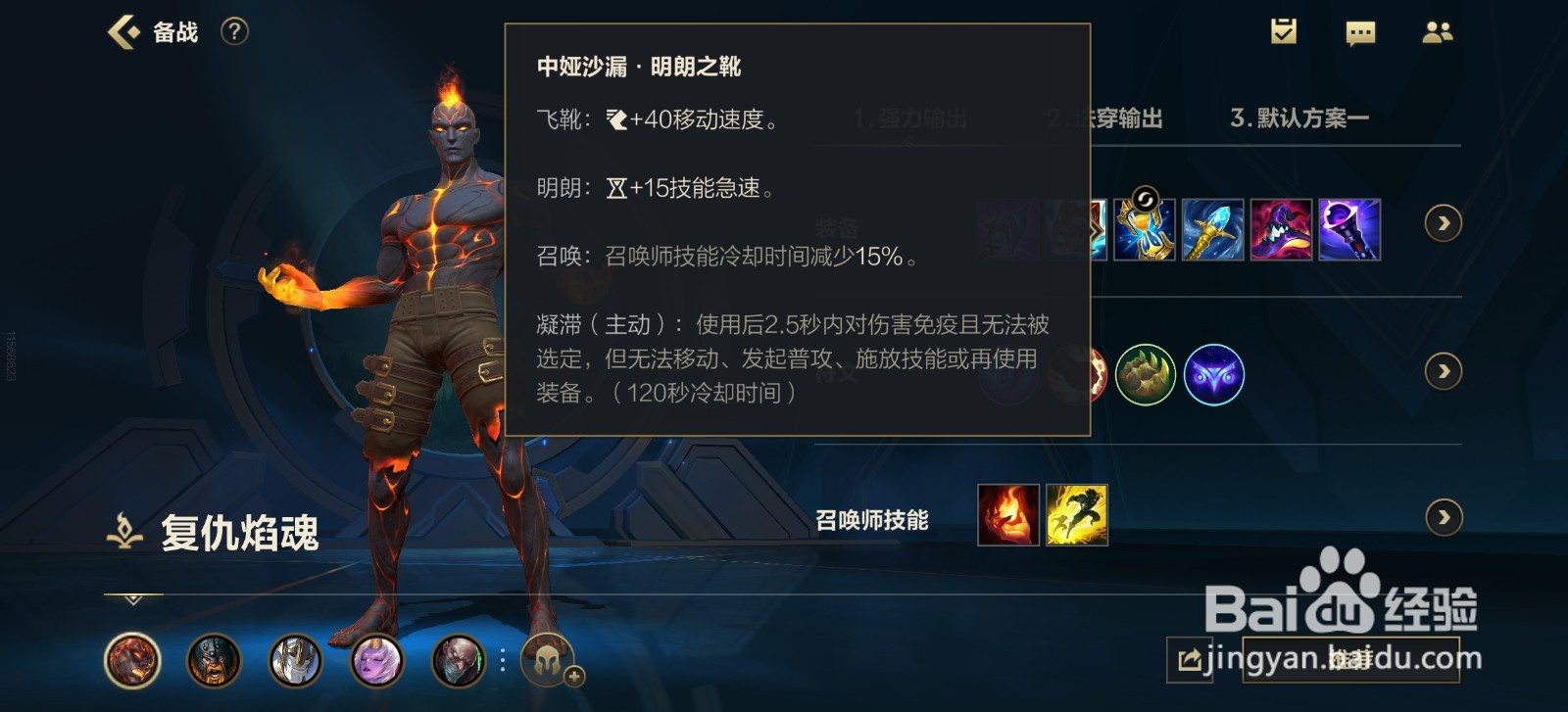Image resolution: width=1568 pixels, height=712 pixels.
Task: Open the chat message icon at top right
Action: [1360, 32]
